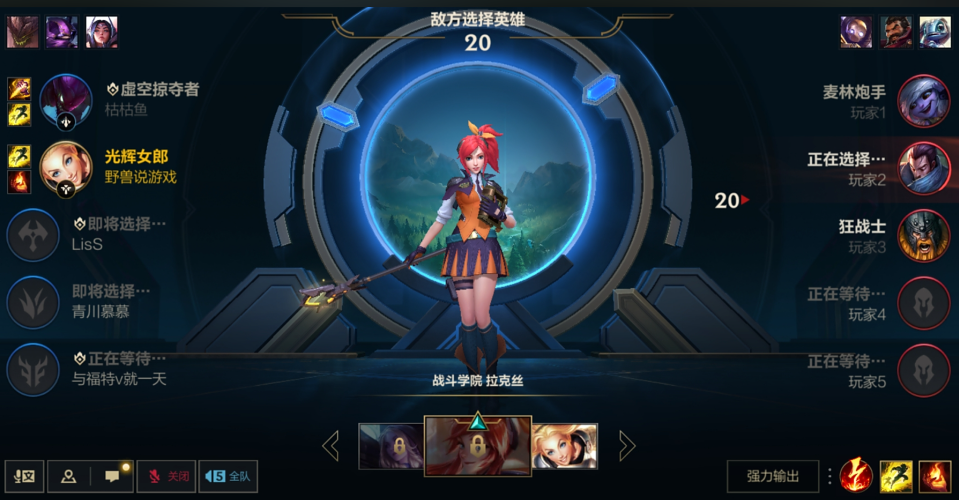Change the Ignite flame summoner spell
This screenshot has width=959, height=500.
[935, 476]
